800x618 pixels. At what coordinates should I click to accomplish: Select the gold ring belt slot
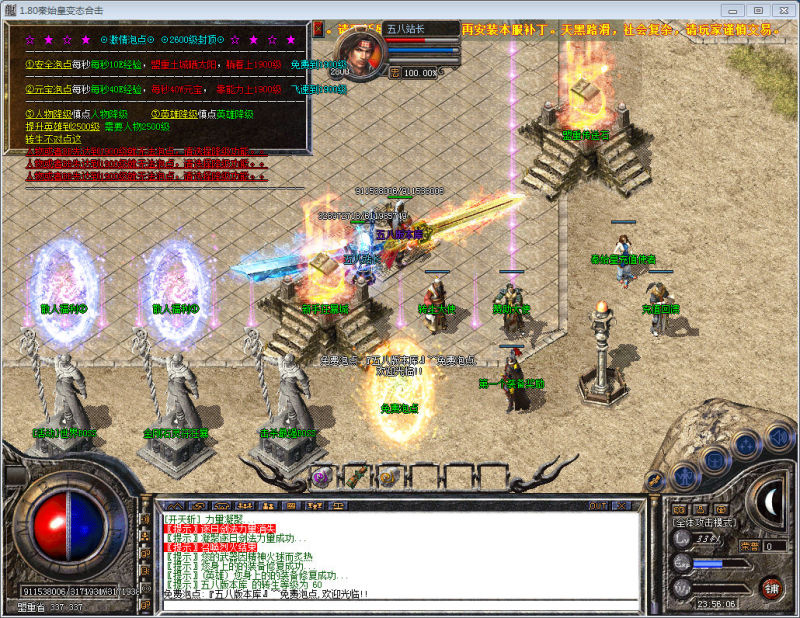[390, 477]
